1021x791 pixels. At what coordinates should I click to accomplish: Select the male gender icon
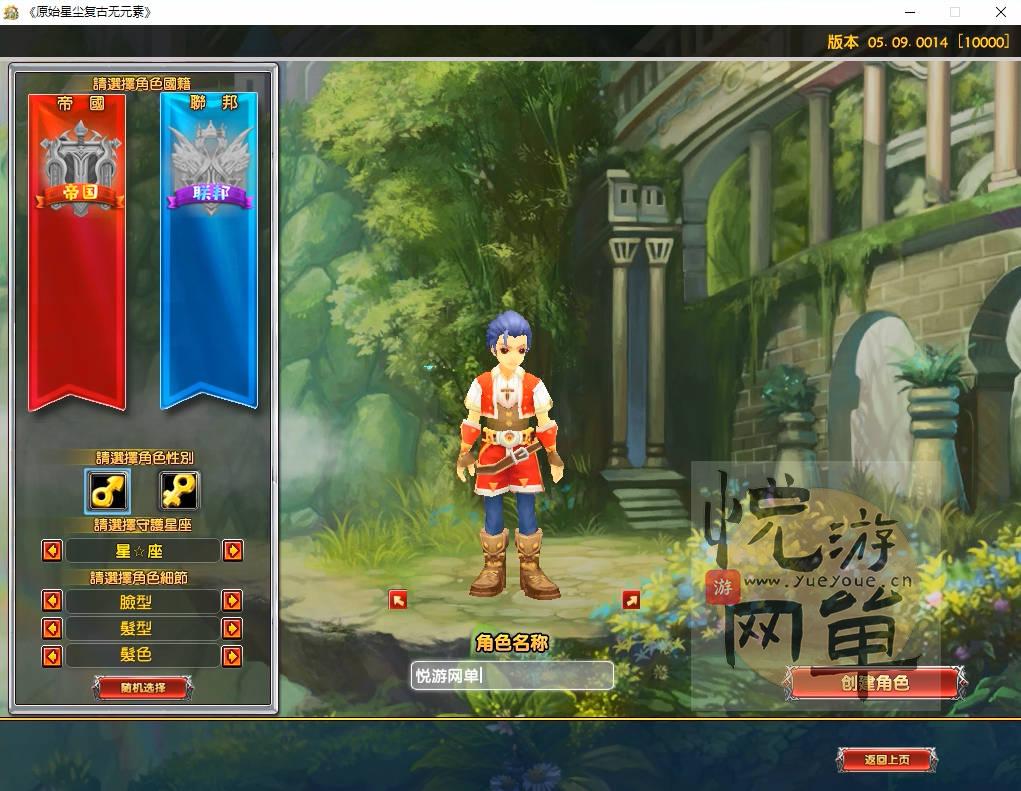(x=106, y=491)
